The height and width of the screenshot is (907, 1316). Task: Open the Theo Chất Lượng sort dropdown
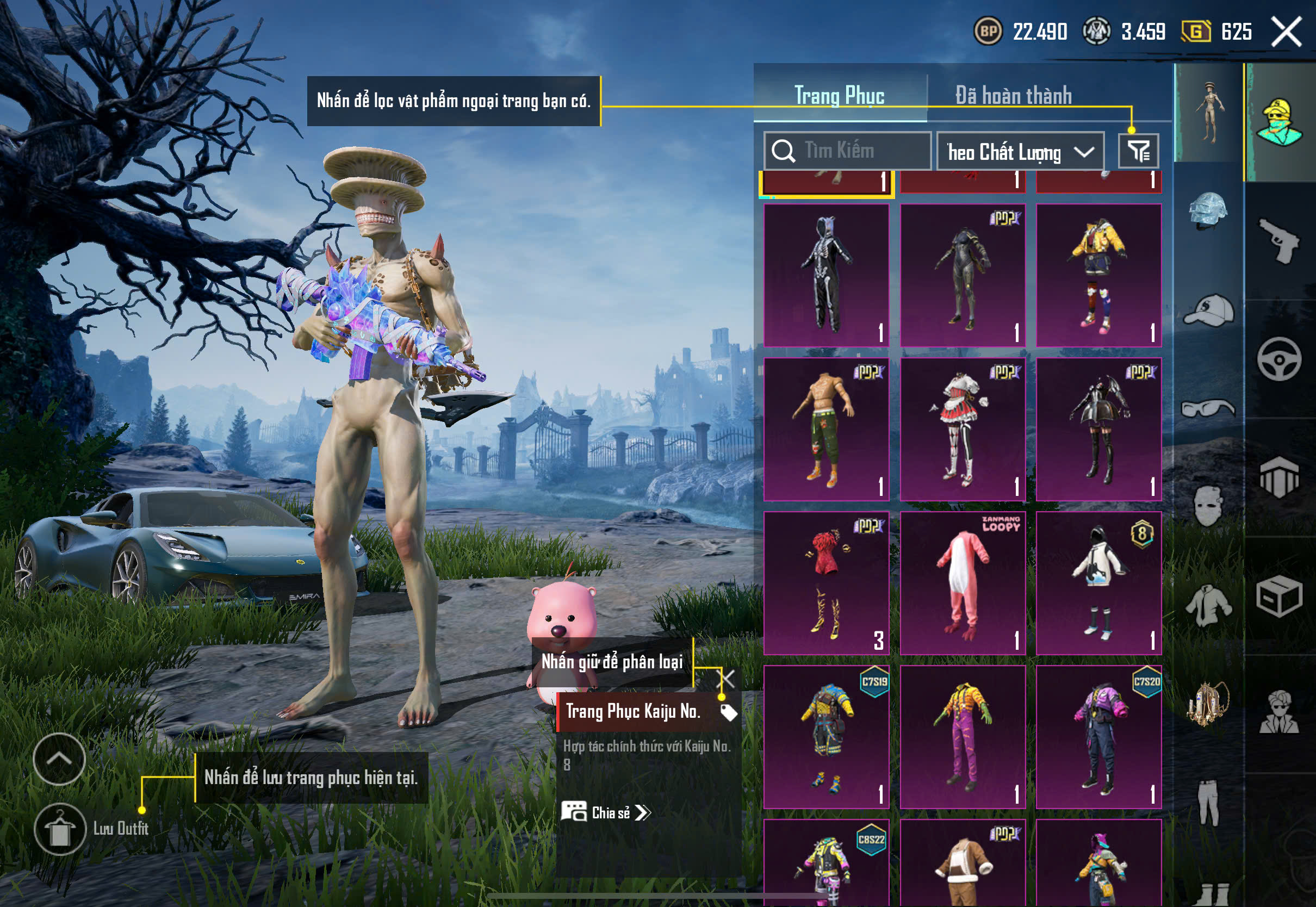tap(1020, 151)
